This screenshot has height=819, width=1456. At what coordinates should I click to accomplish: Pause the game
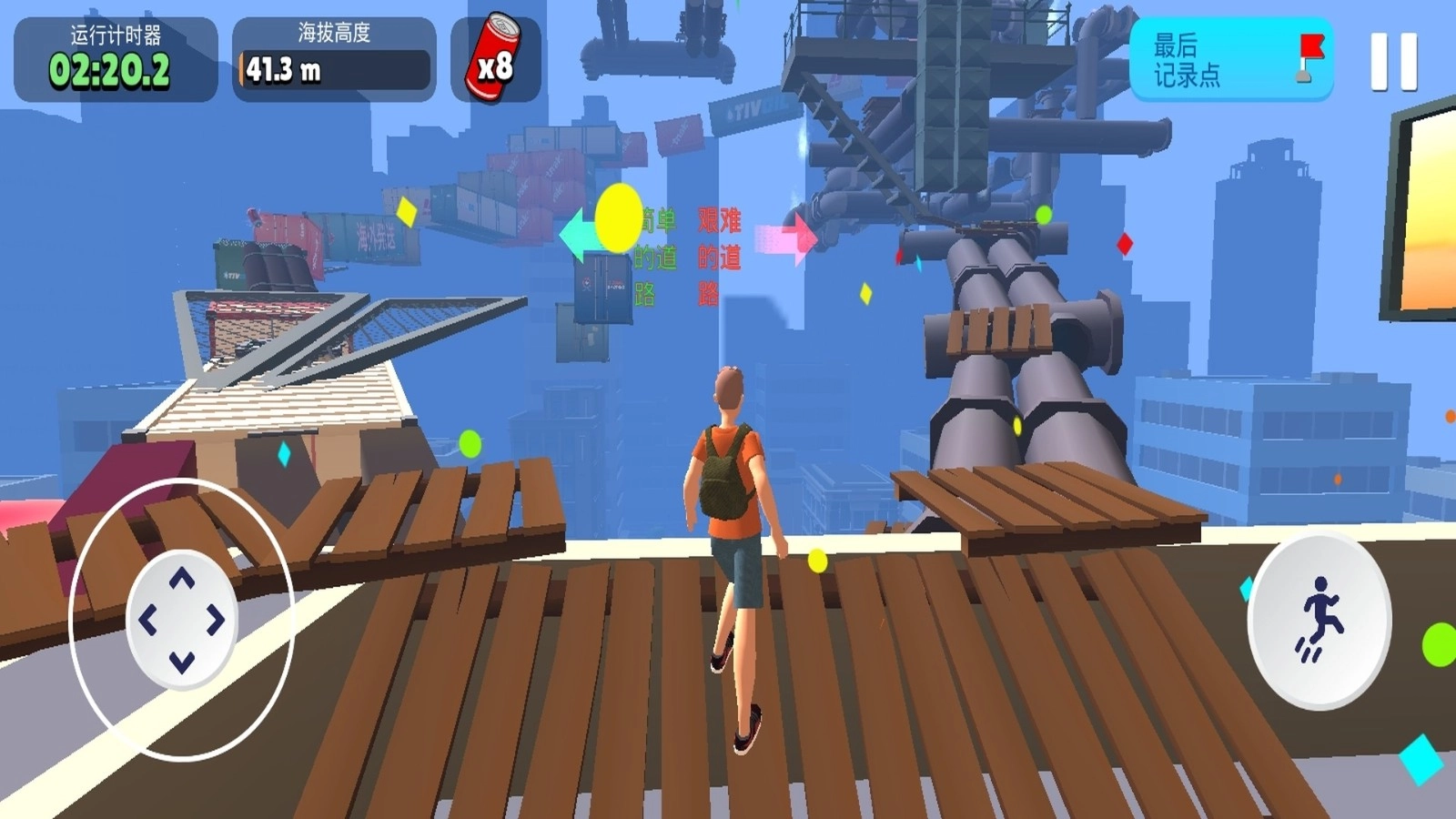click(1393, 61)
